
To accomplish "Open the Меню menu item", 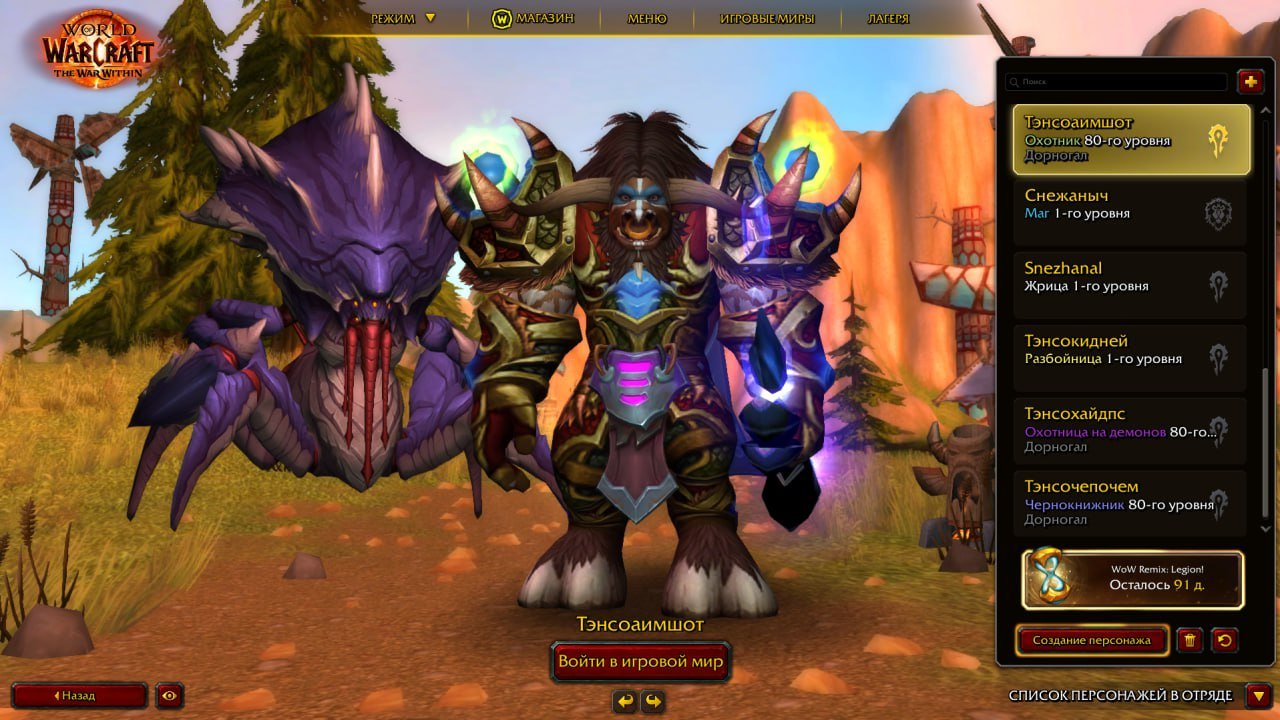I will [645, 17].
